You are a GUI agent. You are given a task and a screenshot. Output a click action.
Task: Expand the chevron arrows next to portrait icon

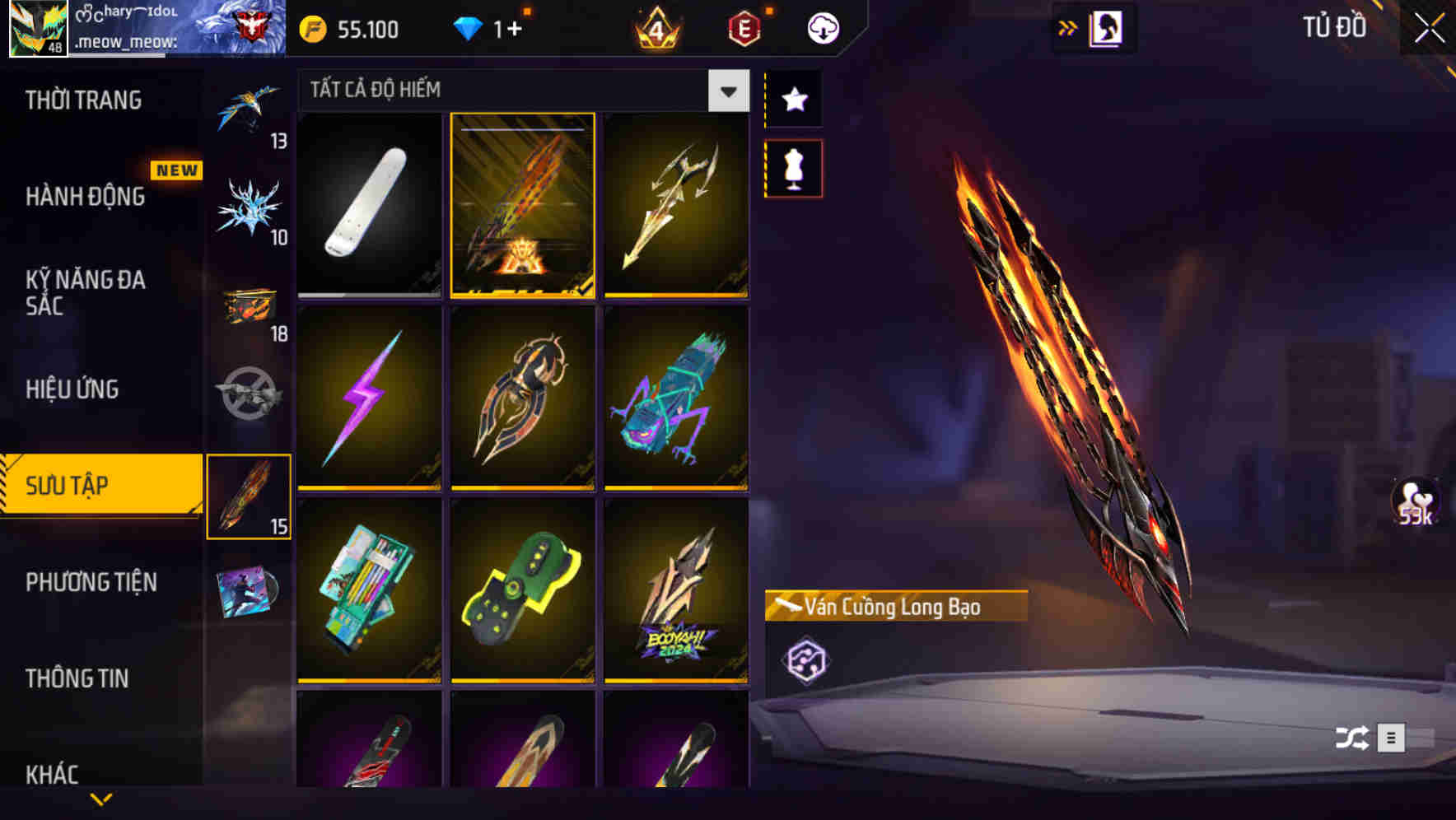pyautogui.click(x=1068, y=26)
